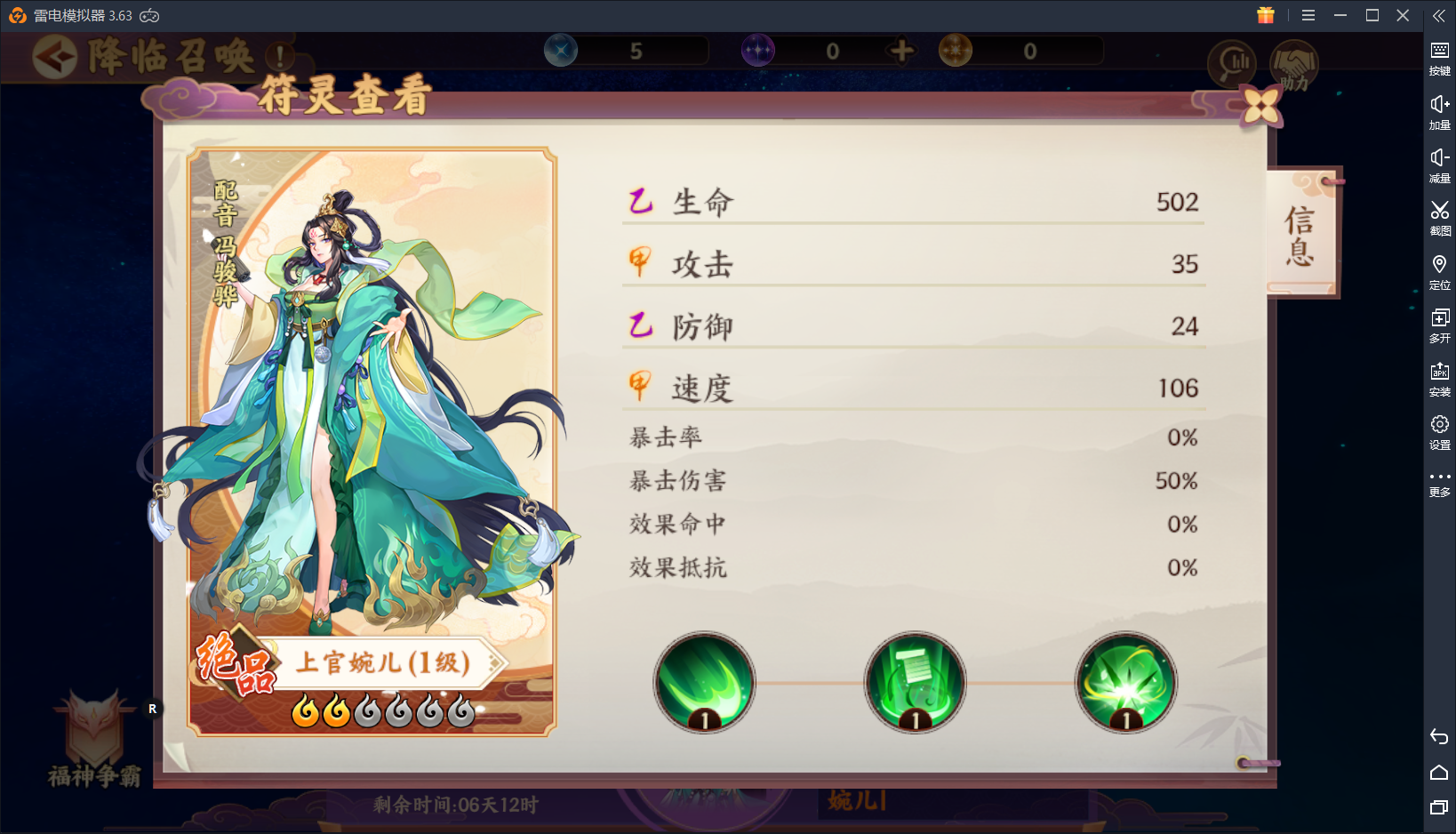View the third burst skill icon
Viewport: 1456px width, 834px height.
click(1125, 683)
